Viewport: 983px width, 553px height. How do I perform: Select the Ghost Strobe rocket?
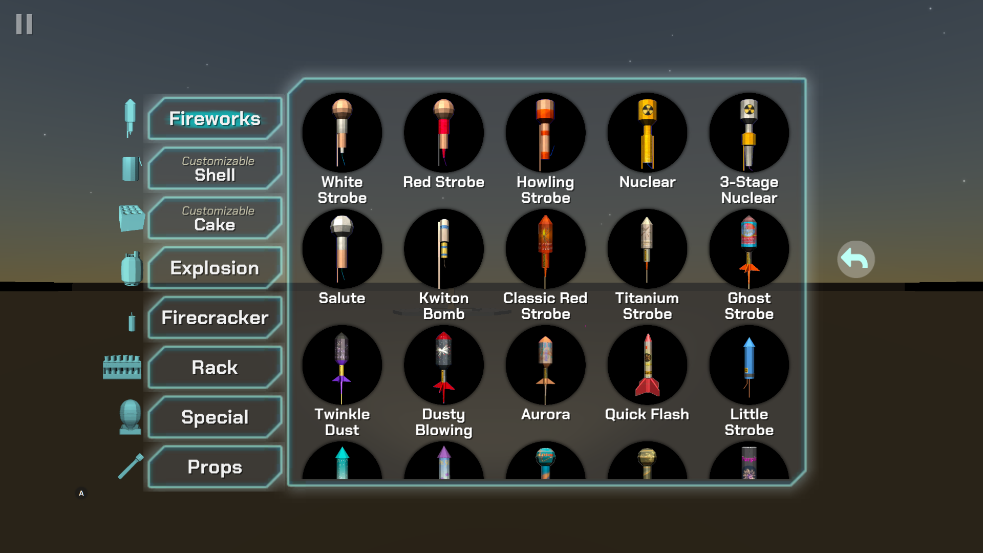pos(749,249)
